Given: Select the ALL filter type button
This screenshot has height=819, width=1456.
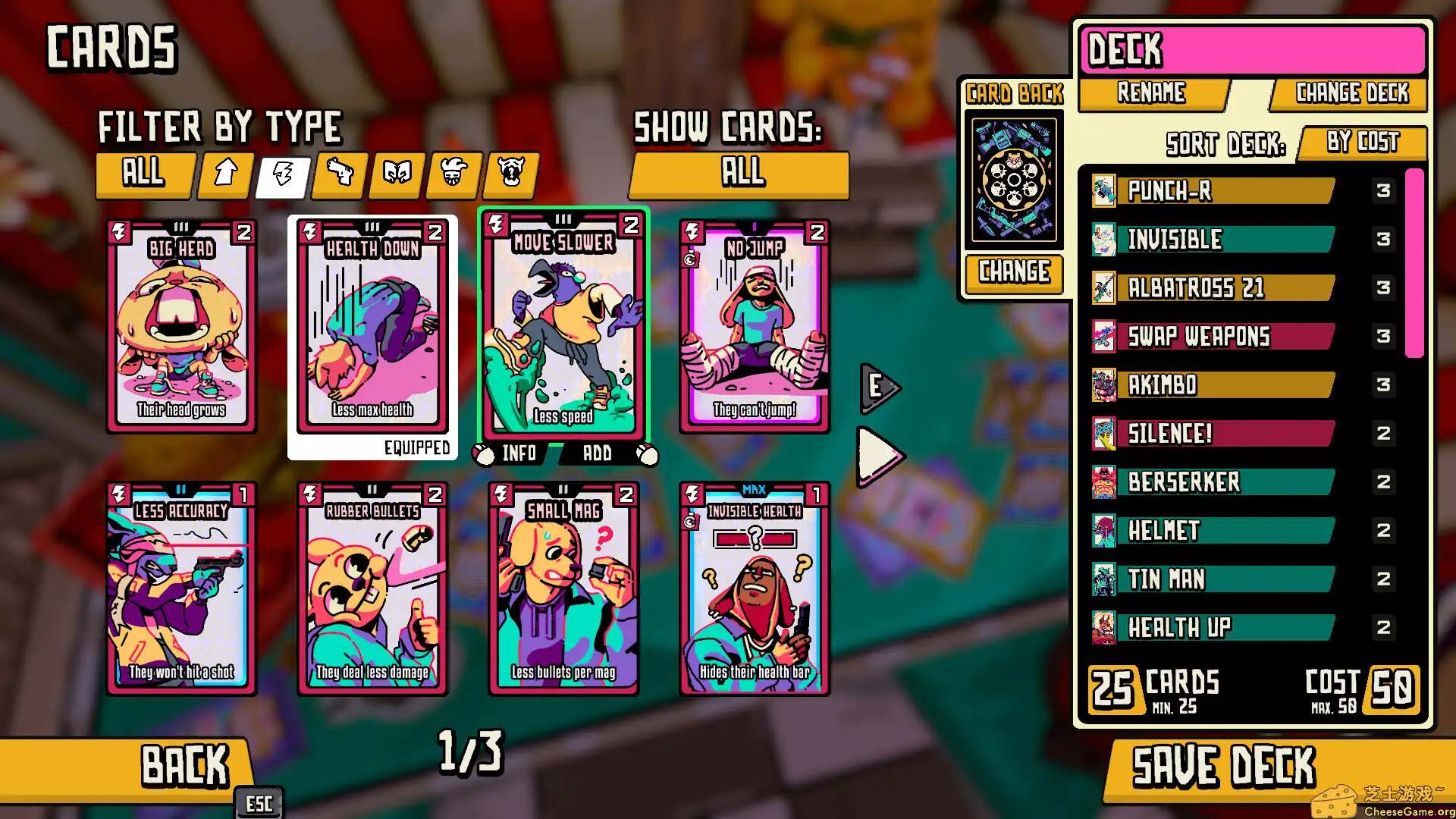Looking at the screenshot, I should pyautogui.click(x=144, y=175).
